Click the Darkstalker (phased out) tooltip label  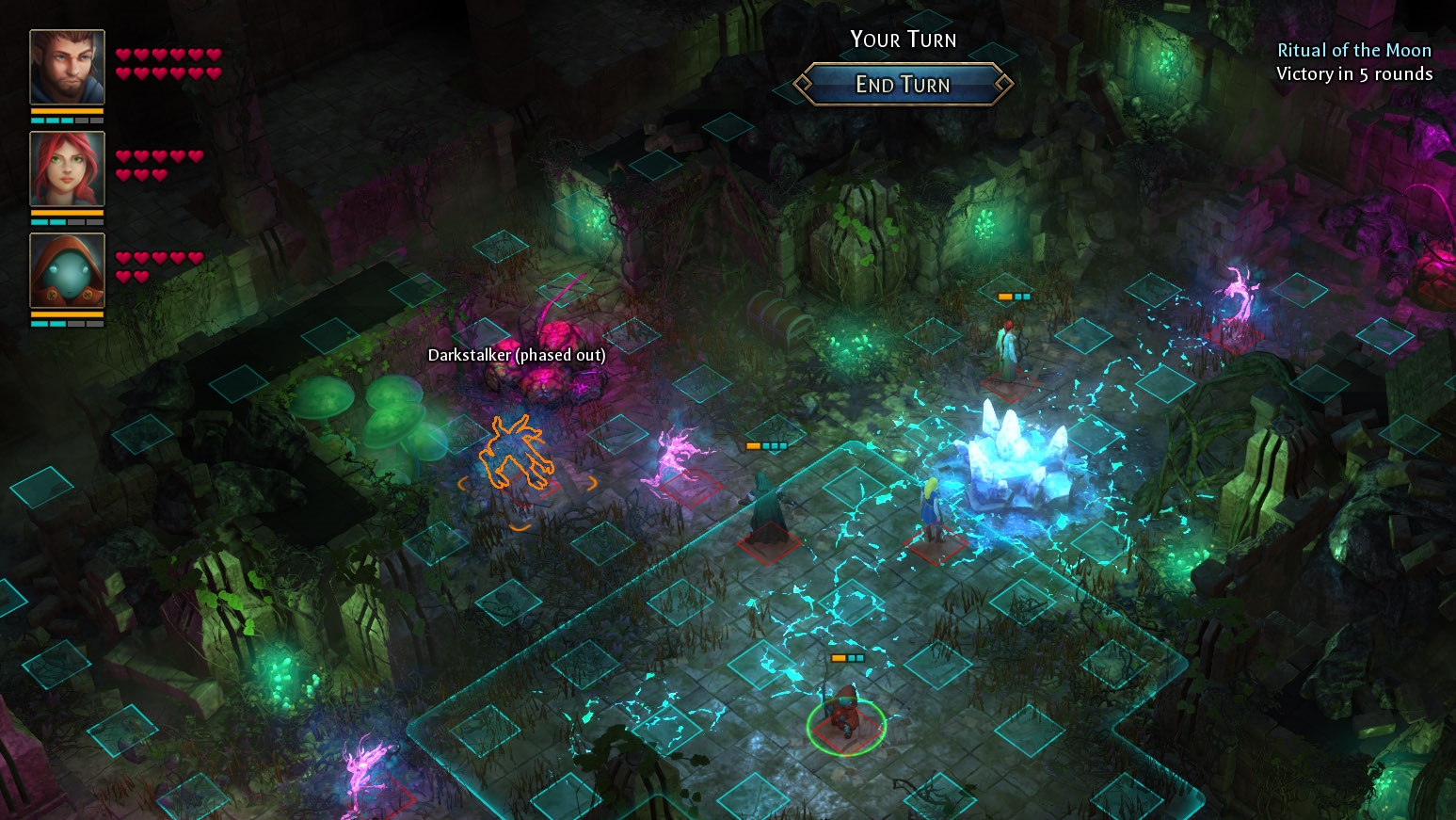516,356
